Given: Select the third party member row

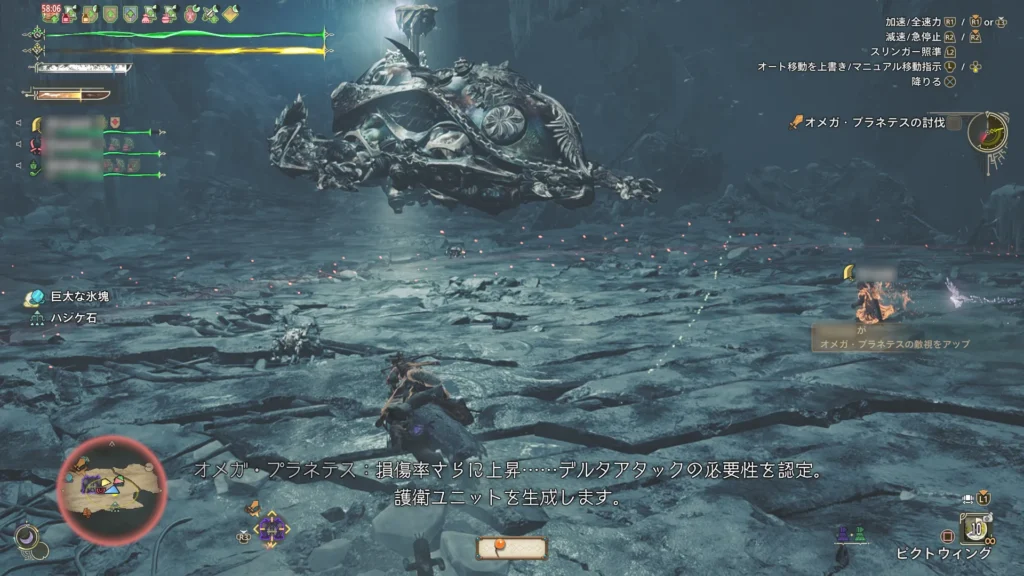Looking at the screenshot, I should tap(88, 167).
